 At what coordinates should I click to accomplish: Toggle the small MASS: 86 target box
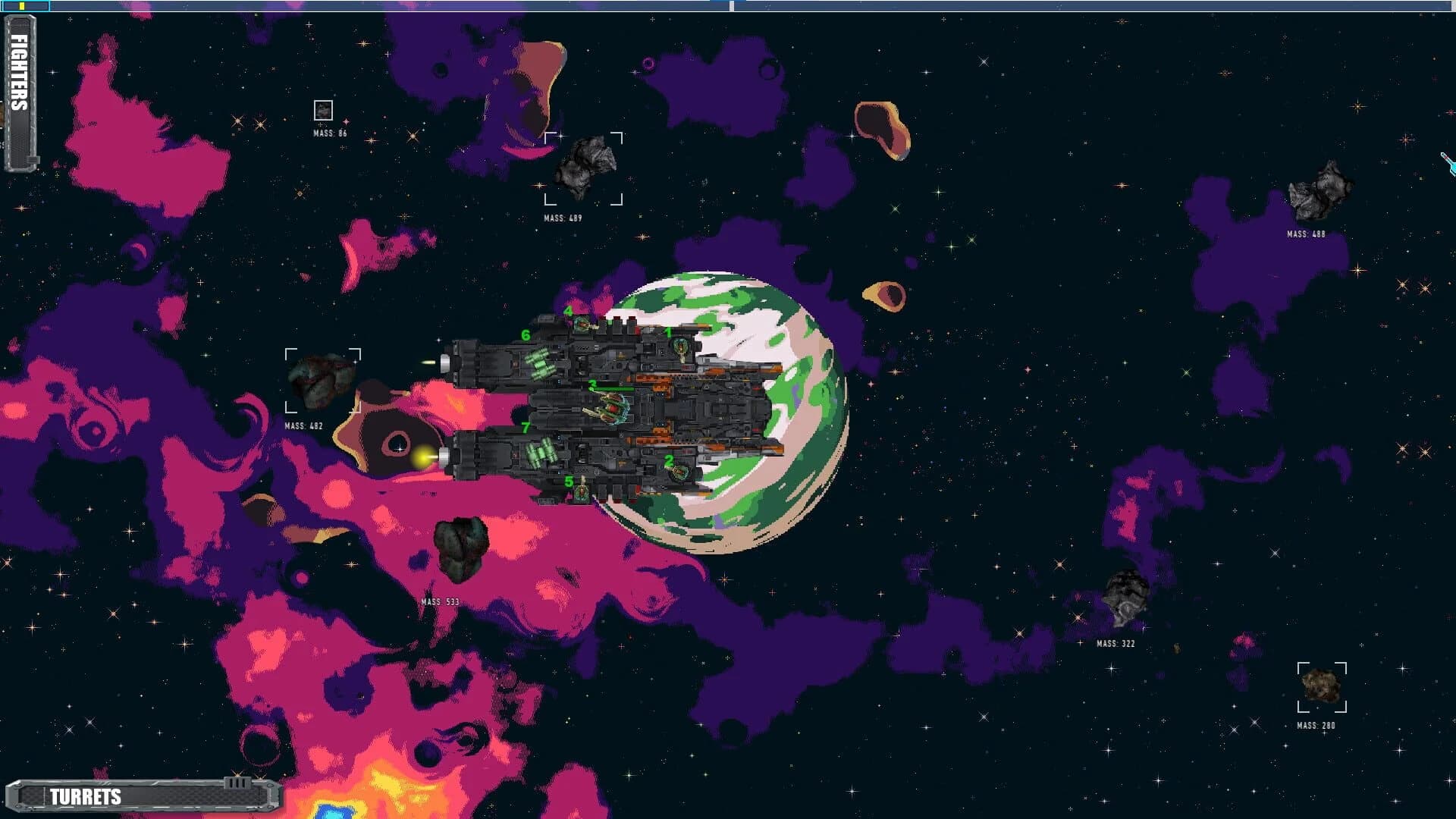tap(325, 111)
